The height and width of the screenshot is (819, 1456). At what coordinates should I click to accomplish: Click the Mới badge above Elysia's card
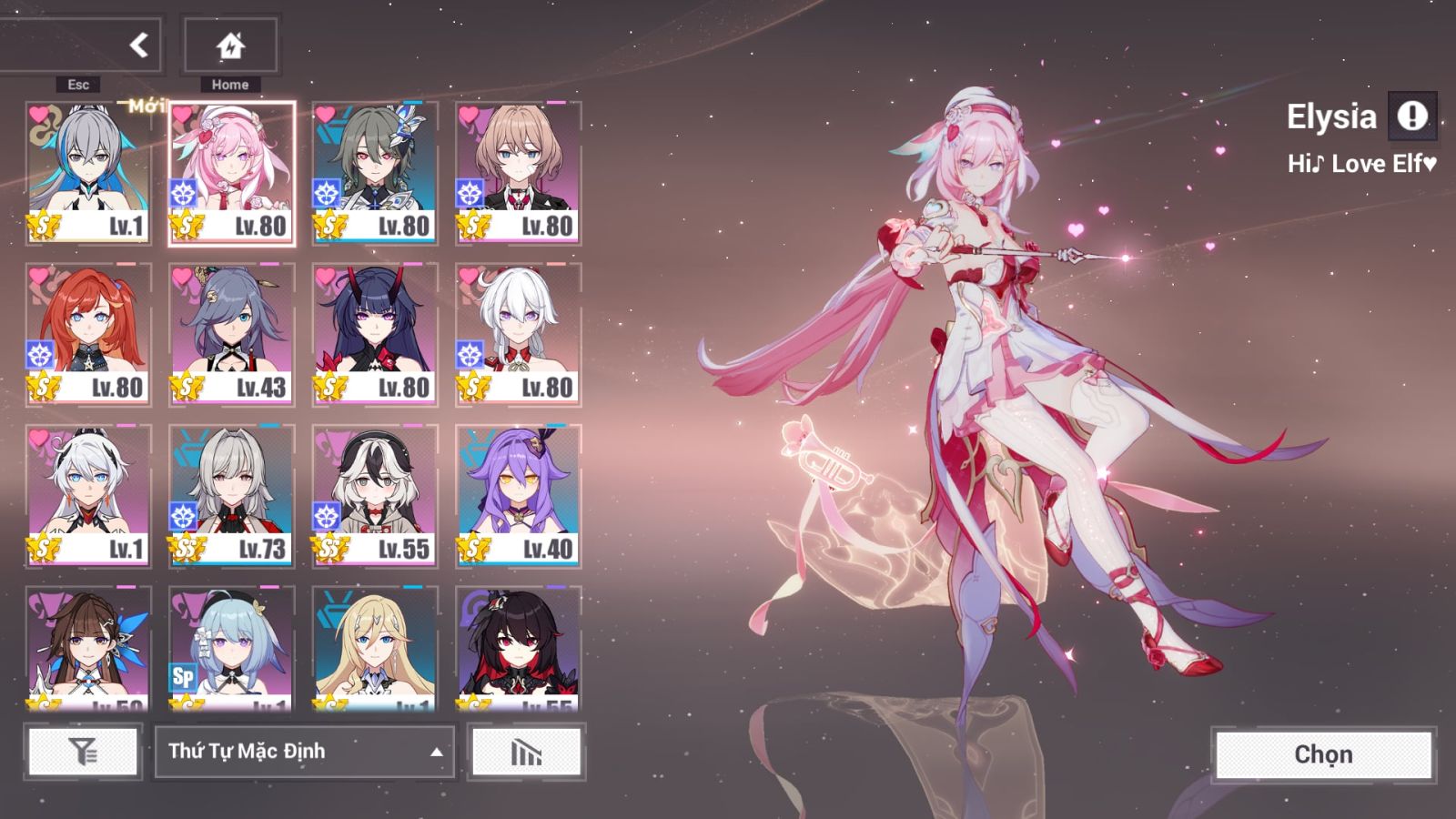148,104
